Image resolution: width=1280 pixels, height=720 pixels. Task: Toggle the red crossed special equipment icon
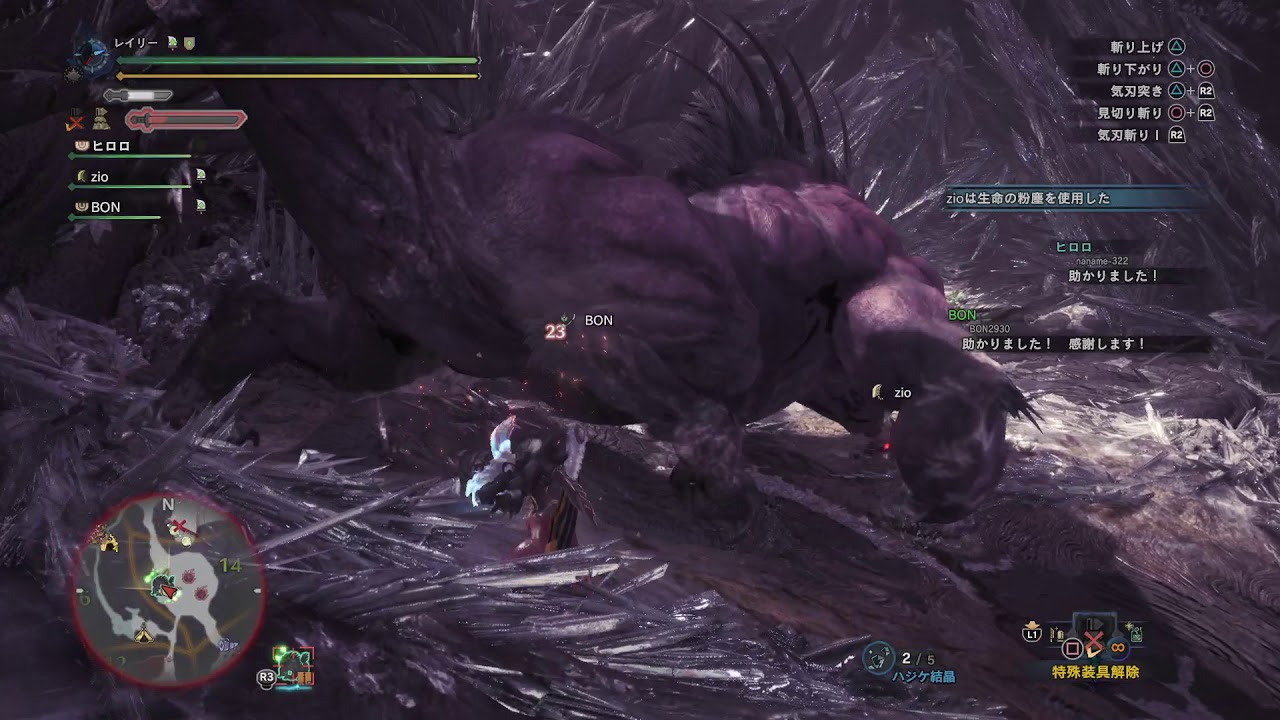tap(1093, 639)
